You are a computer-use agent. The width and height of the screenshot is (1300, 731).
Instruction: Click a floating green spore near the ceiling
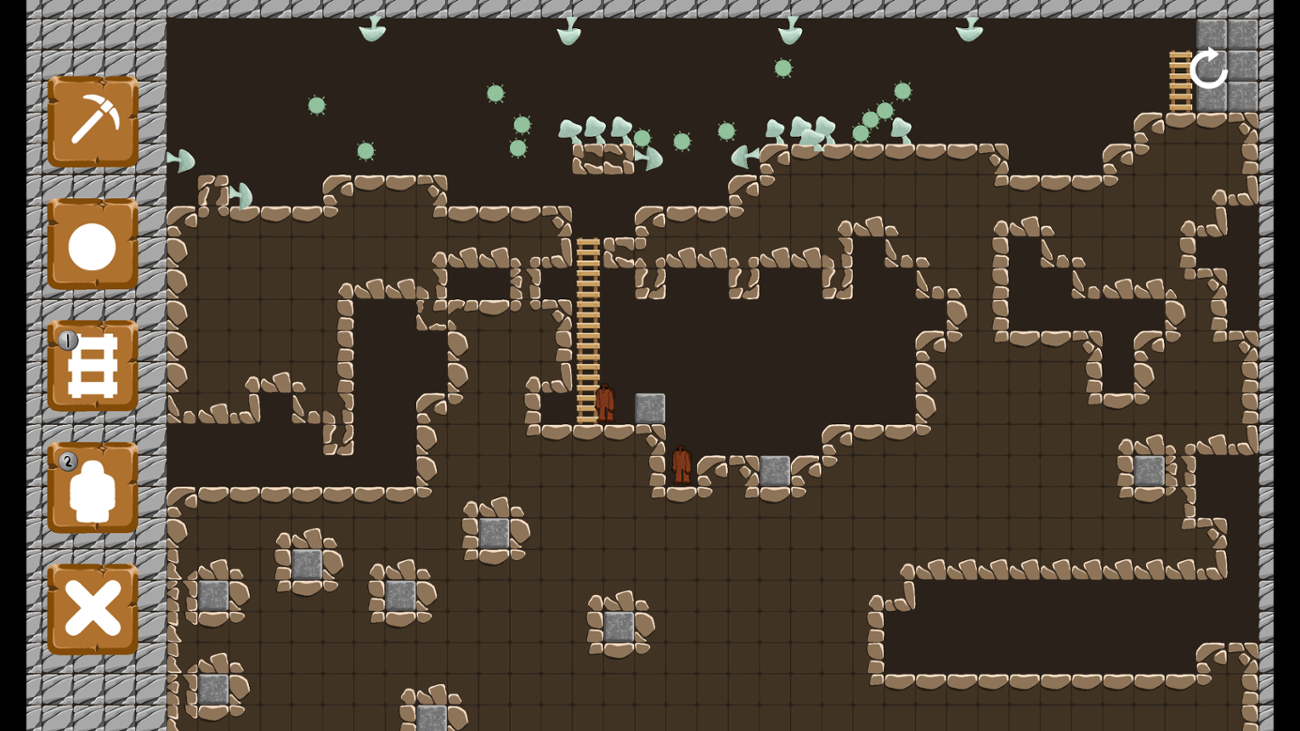781,69
